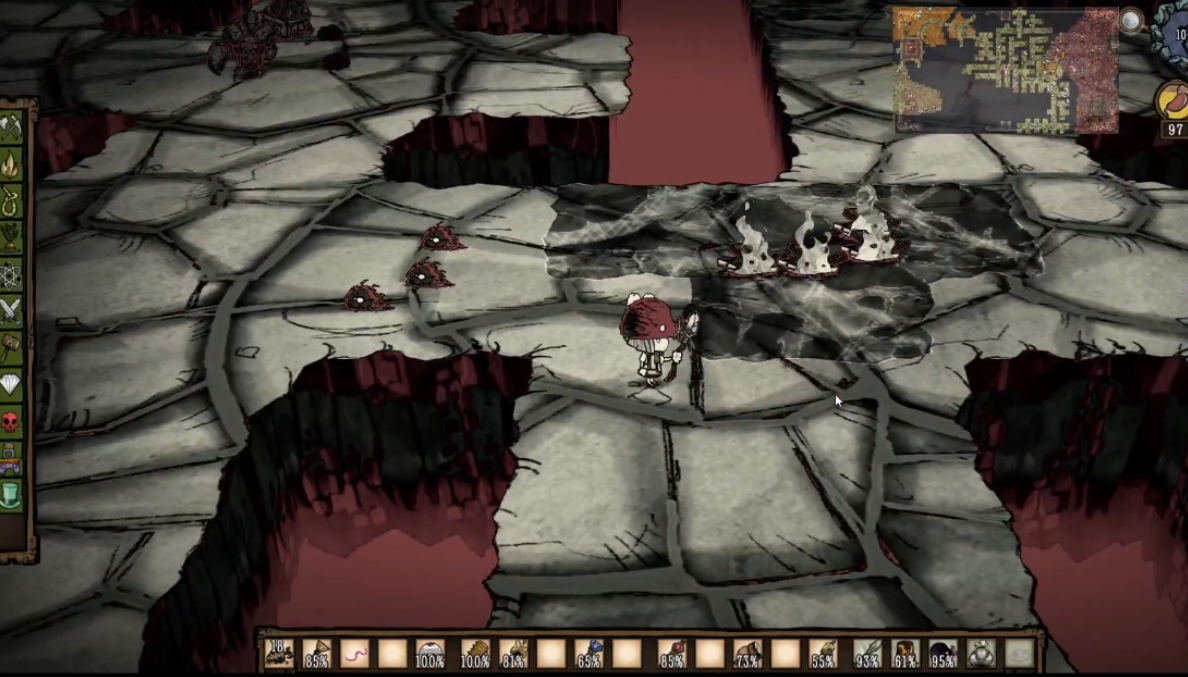Open the Tools crafting tab
Screen dimensions: 1188x677
click(11, 128)
